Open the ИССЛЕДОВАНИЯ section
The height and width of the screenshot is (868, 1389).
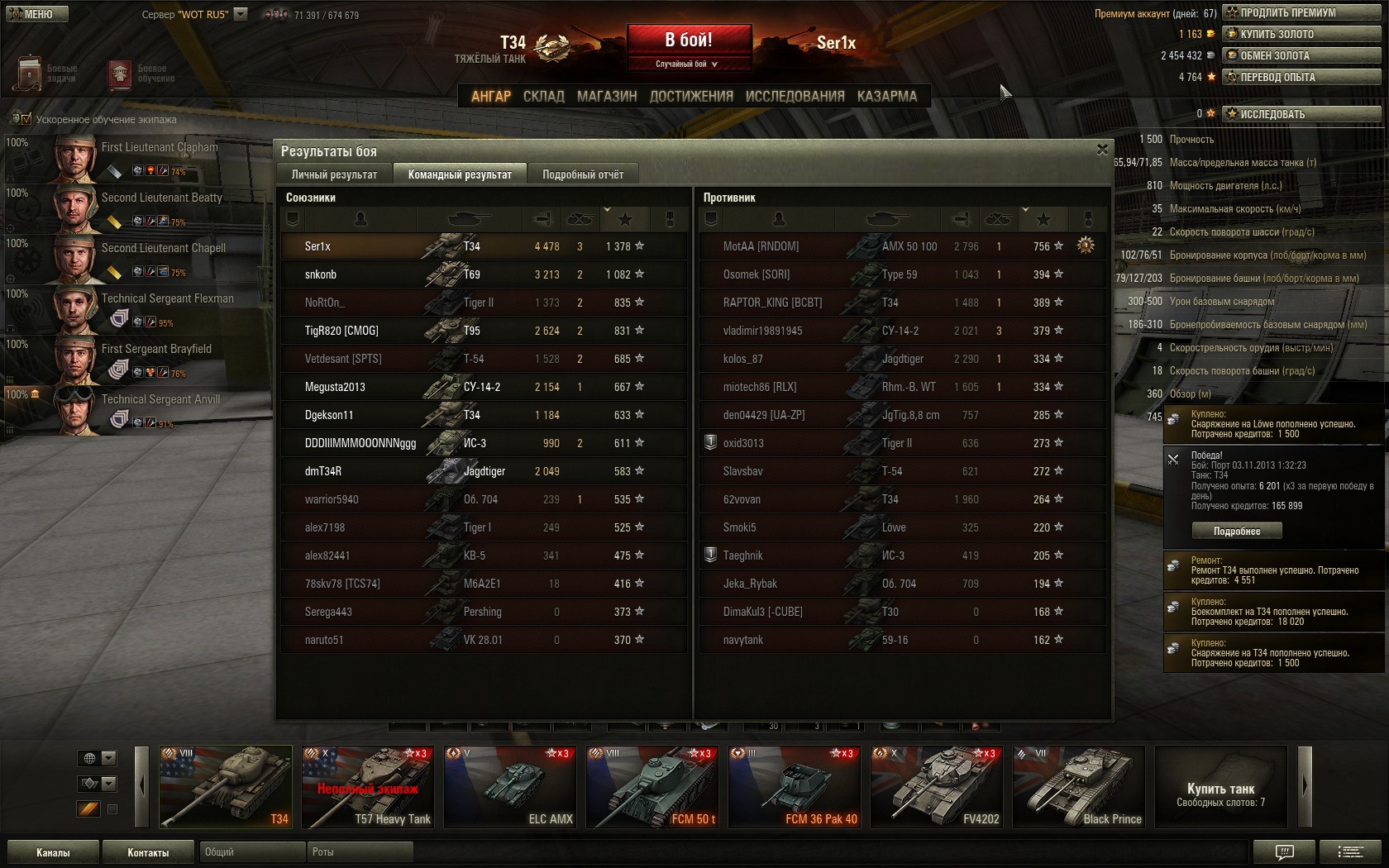point(795,97)
